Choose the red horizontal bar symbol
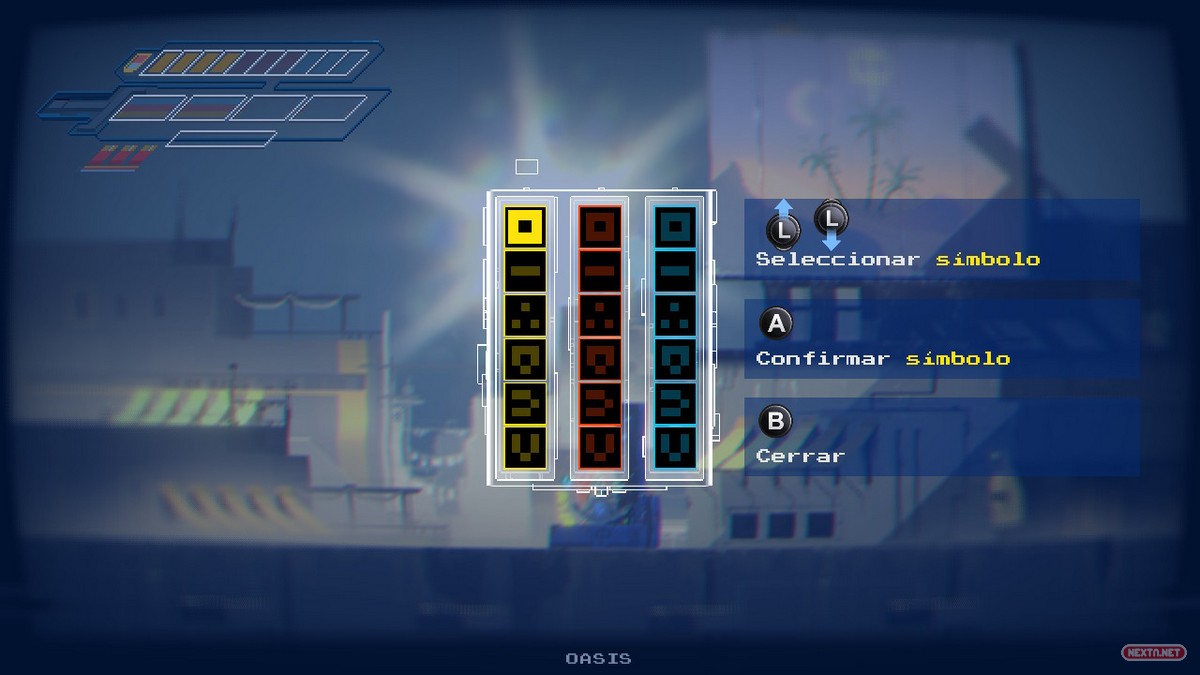 tap(599, 270)
